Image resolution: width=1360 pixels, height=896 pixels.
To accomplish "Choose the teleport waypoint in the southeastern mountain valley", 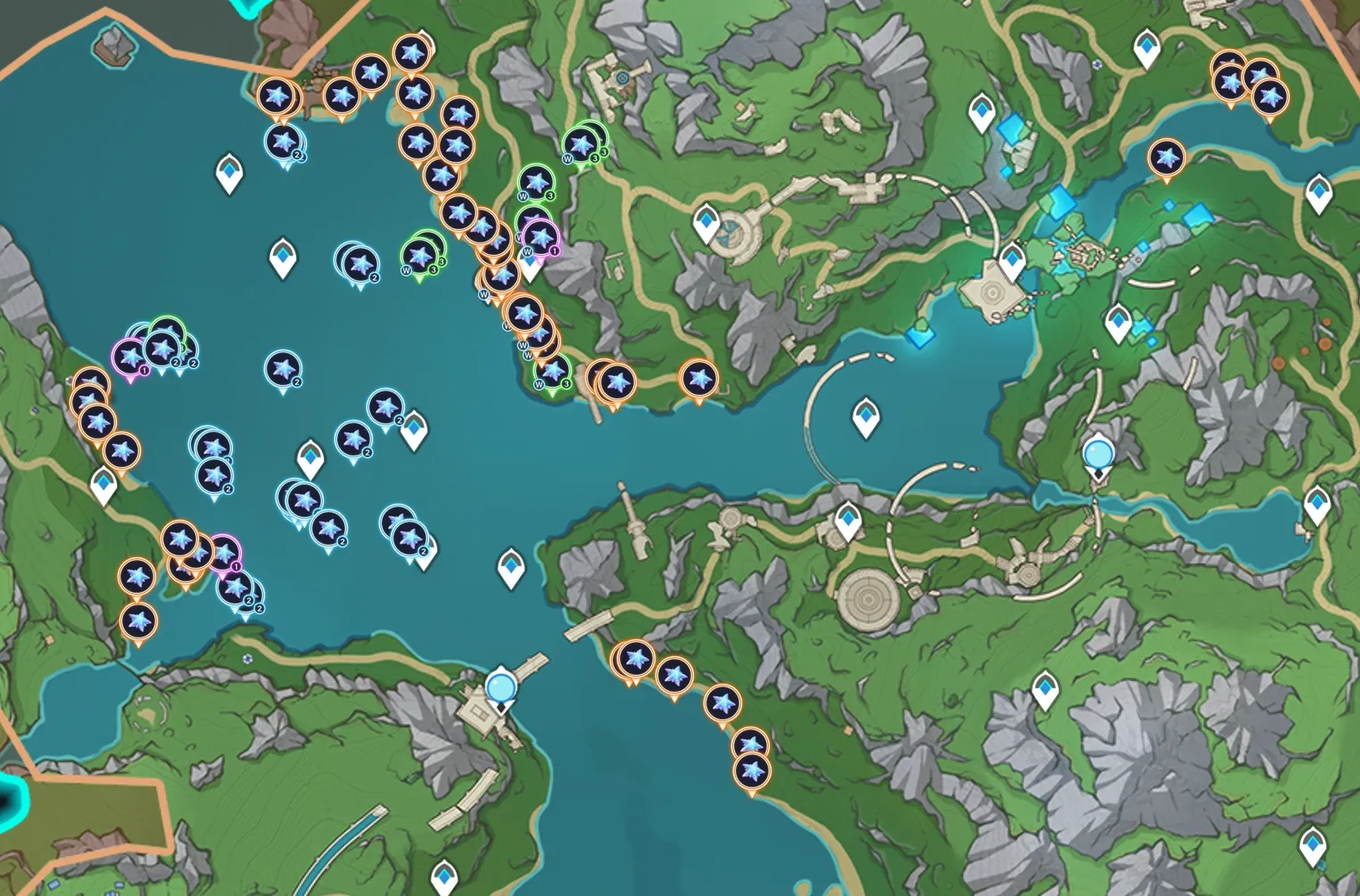I will click(x=1044, y=689).
